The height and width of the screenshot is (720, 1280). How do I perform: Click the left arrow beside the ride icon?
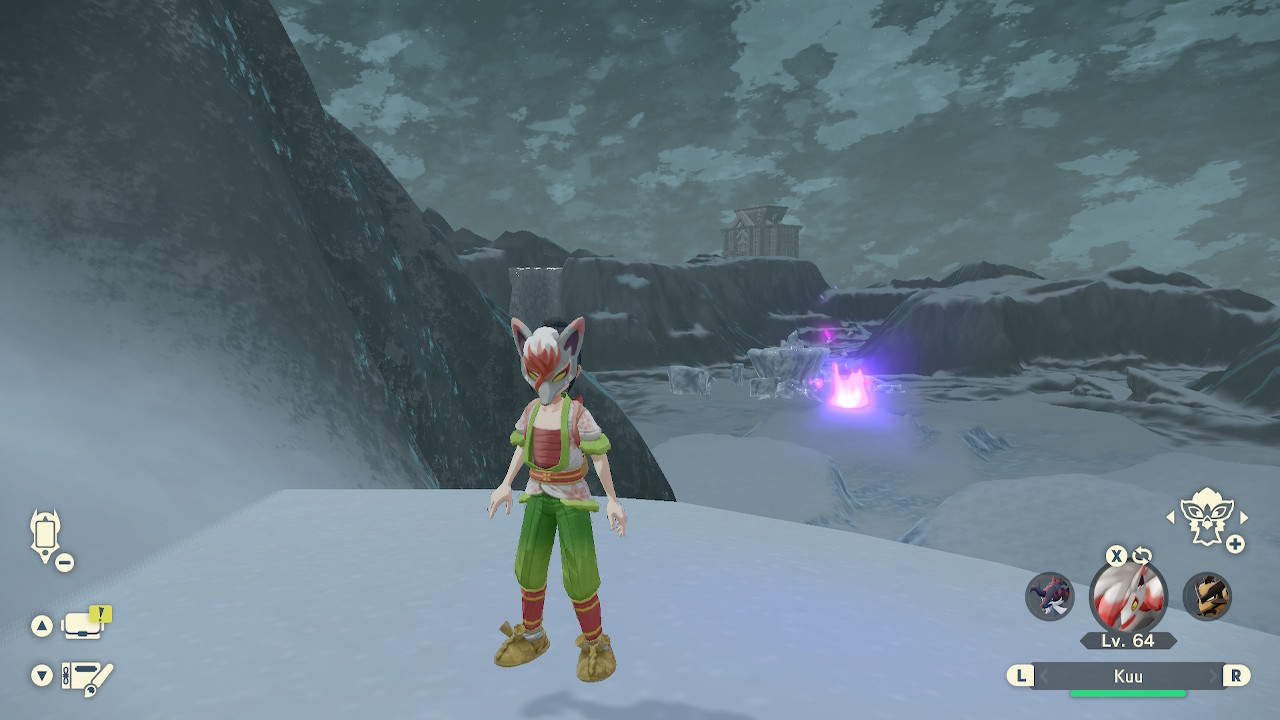click(x=1170, y=517)
